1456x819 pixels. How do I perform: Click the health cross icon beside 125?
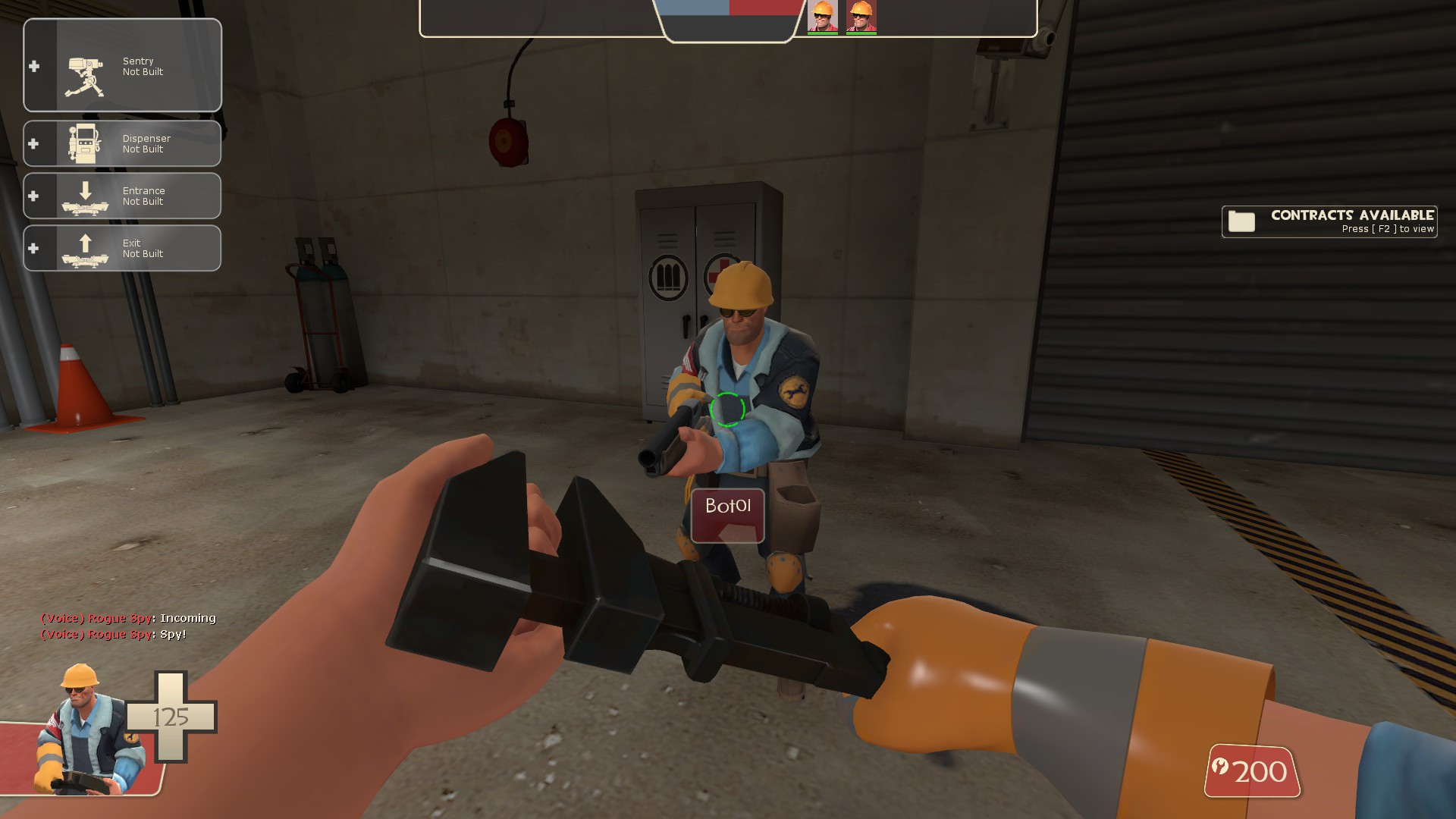tap(172, 717)
